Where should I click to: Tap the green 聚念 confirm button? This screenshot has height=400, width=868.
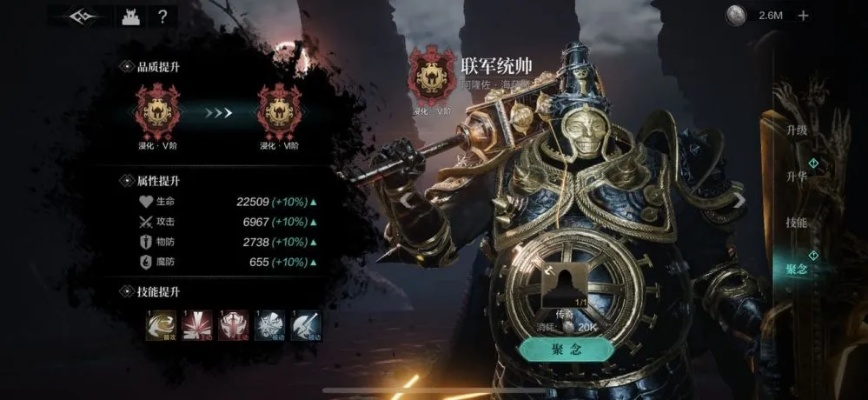tap(565, 350)
